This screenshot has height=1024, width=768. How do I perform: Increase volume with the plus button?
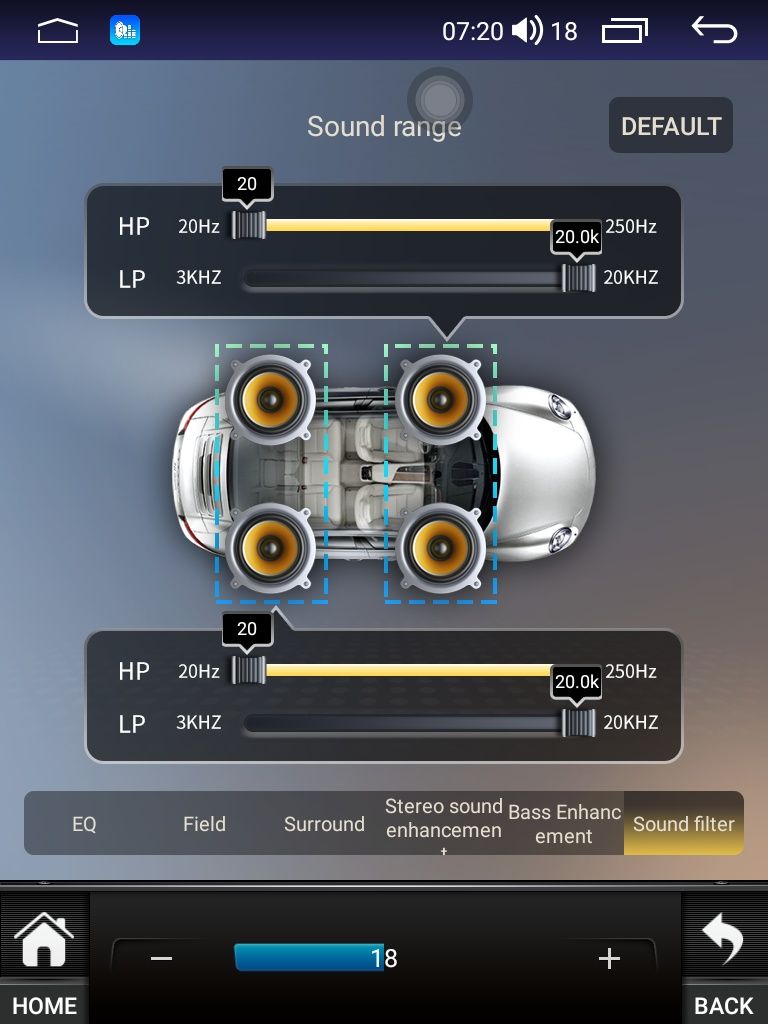pos(609,958)
